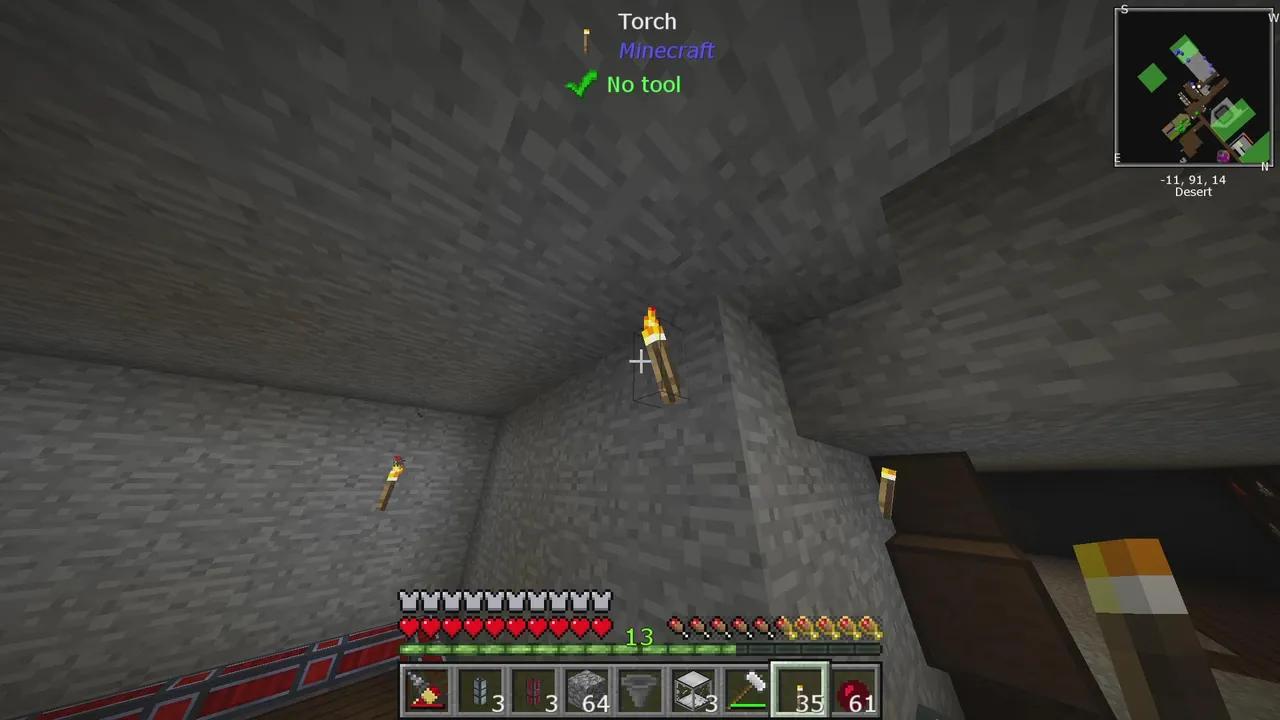1280x720 pixels.
Task: Select the iron rods in slot two
Action: (479, 690)
